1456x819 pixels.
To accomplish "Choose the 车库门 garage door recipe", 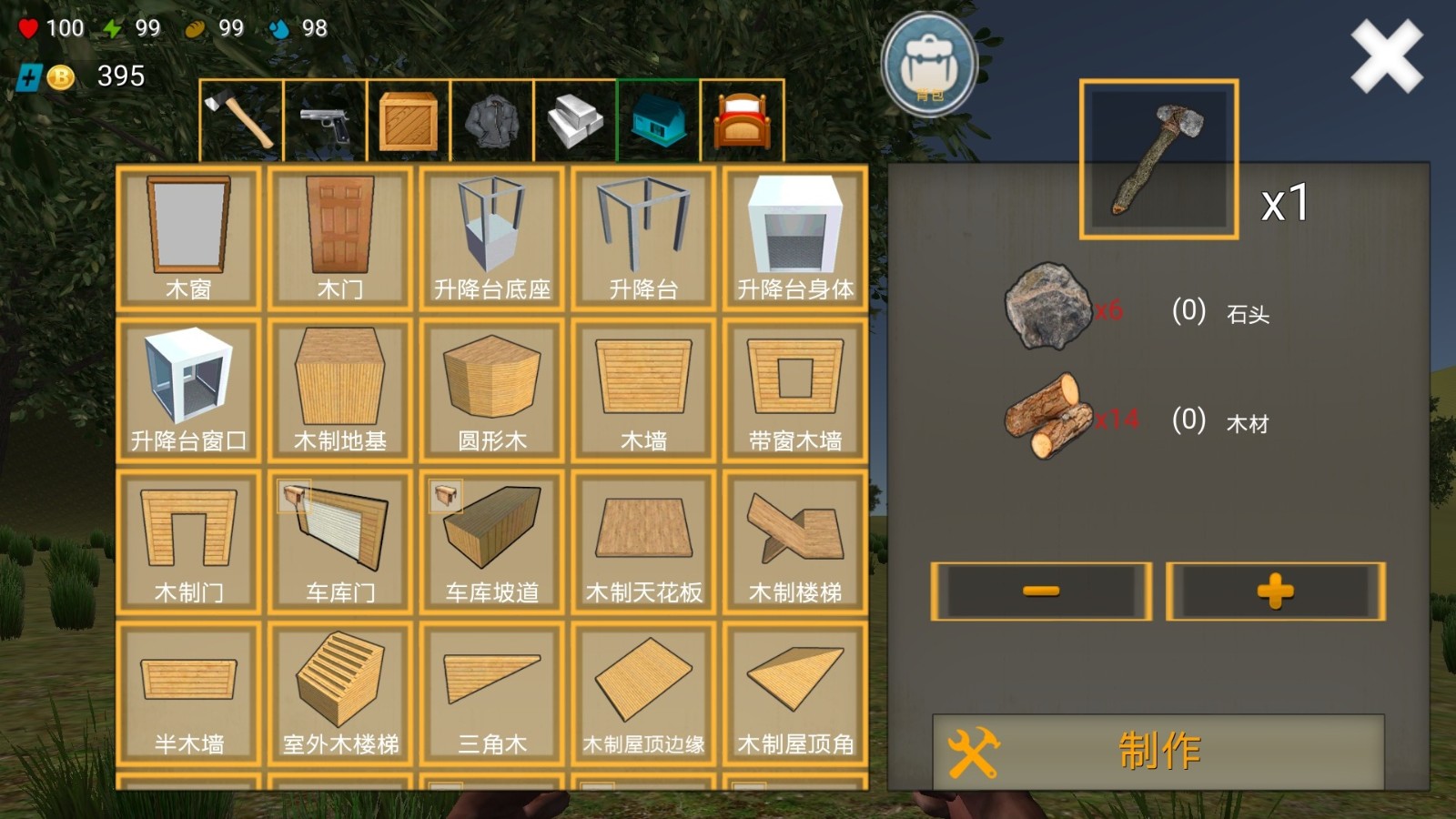I will (340, 541).
